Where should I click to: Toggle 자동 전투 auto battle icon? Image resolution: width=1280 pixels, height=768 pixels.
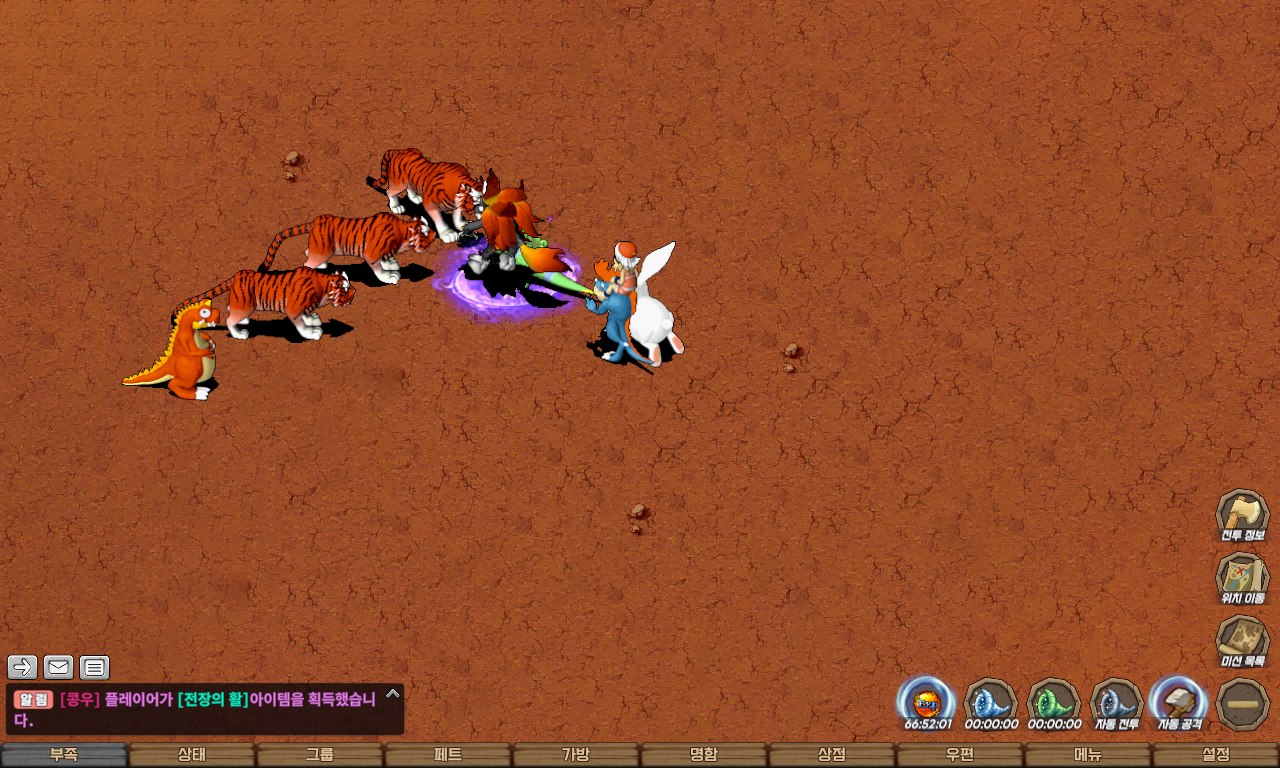[1116, 703]
